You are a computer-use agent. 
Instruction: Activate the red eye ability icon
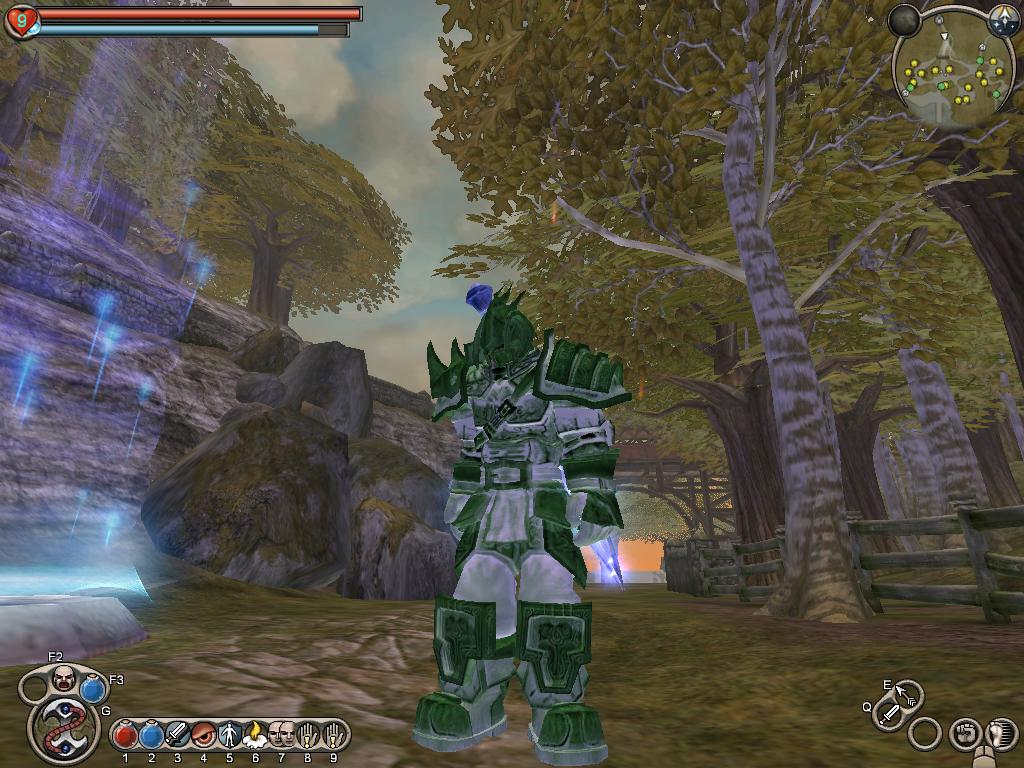point(203,735)
